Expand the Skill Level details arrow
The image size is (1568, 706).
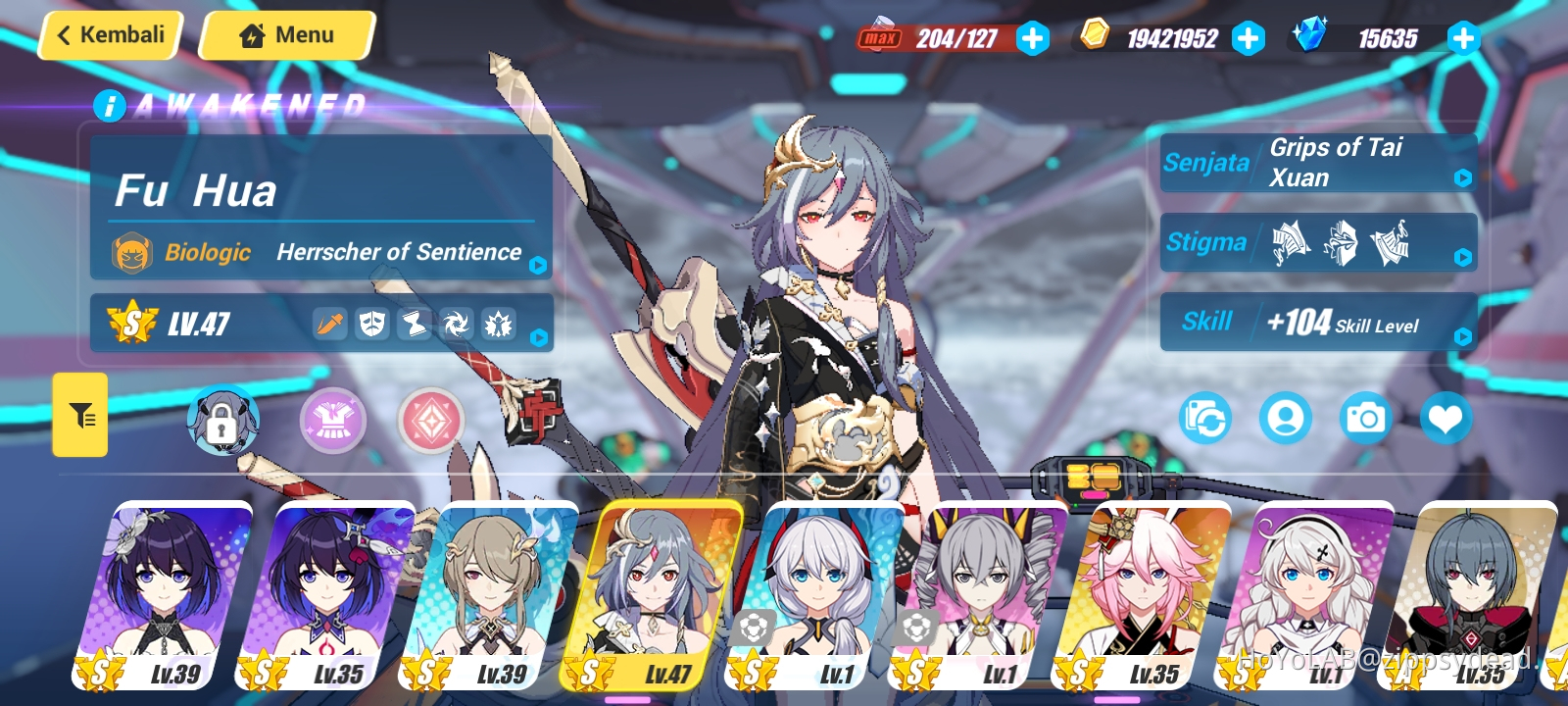1462,338
